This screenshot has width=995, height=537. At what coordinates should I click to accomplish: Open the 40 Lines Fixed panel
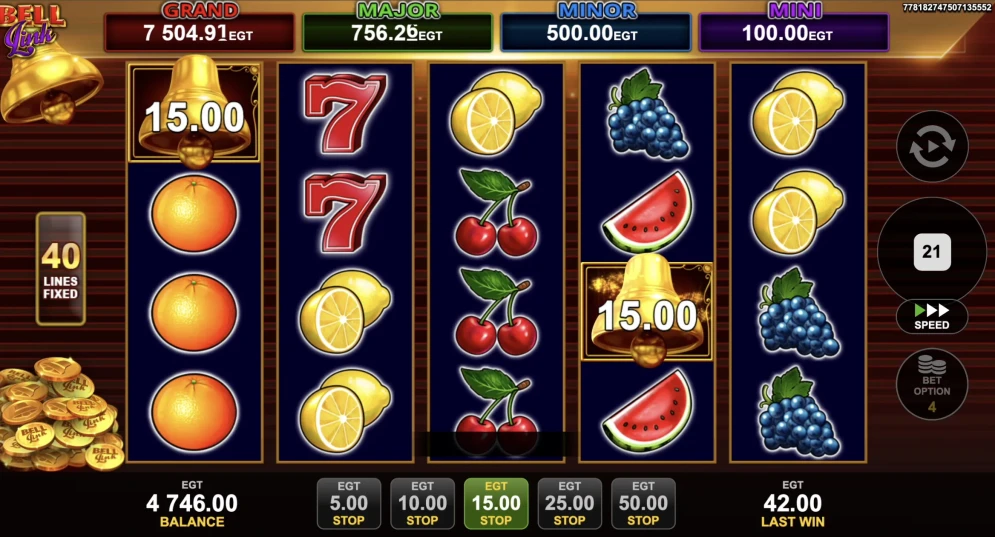point(61,269)
